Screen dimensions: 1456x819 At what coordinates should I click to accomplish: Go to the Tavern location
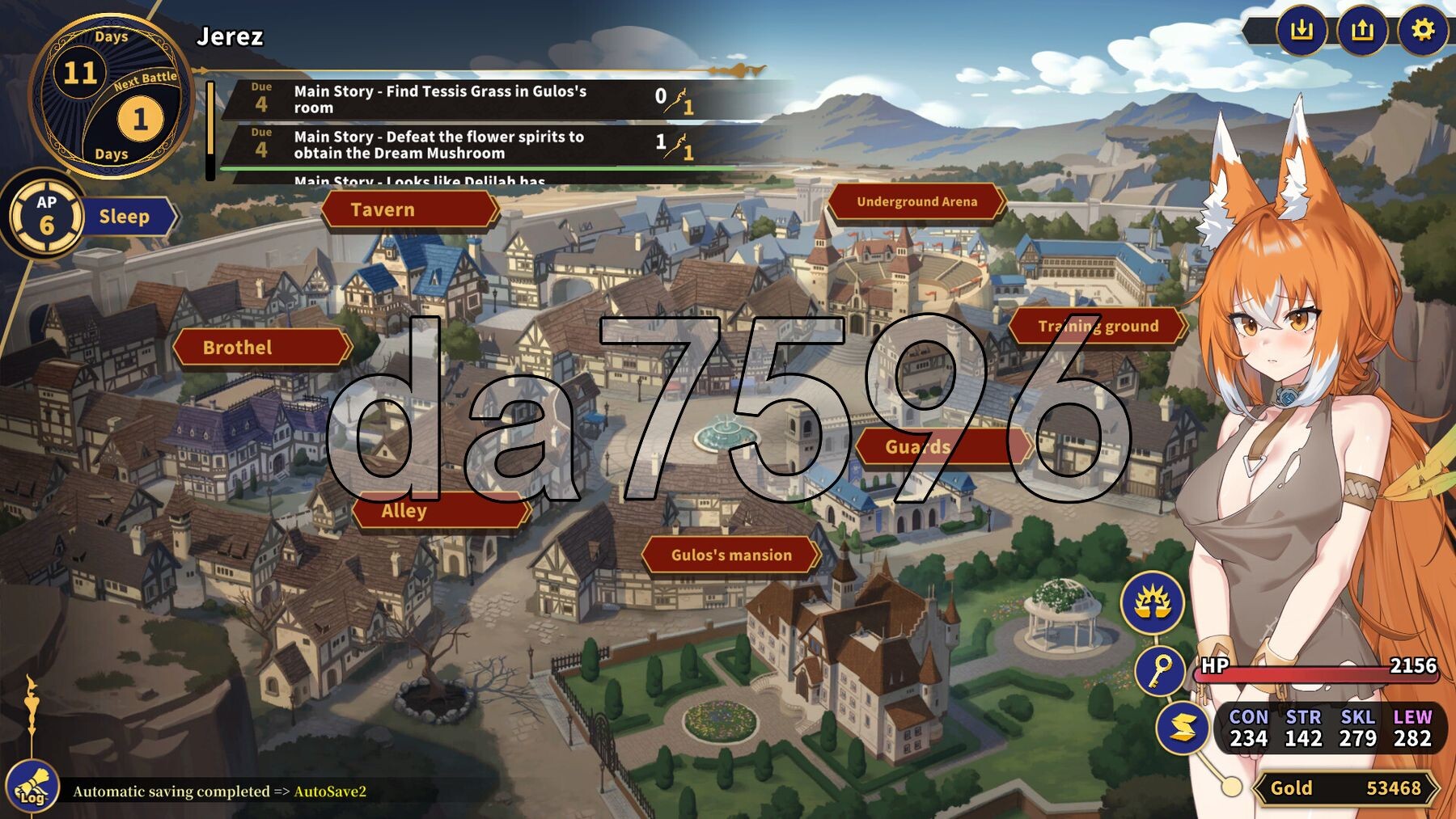(409, 210)
